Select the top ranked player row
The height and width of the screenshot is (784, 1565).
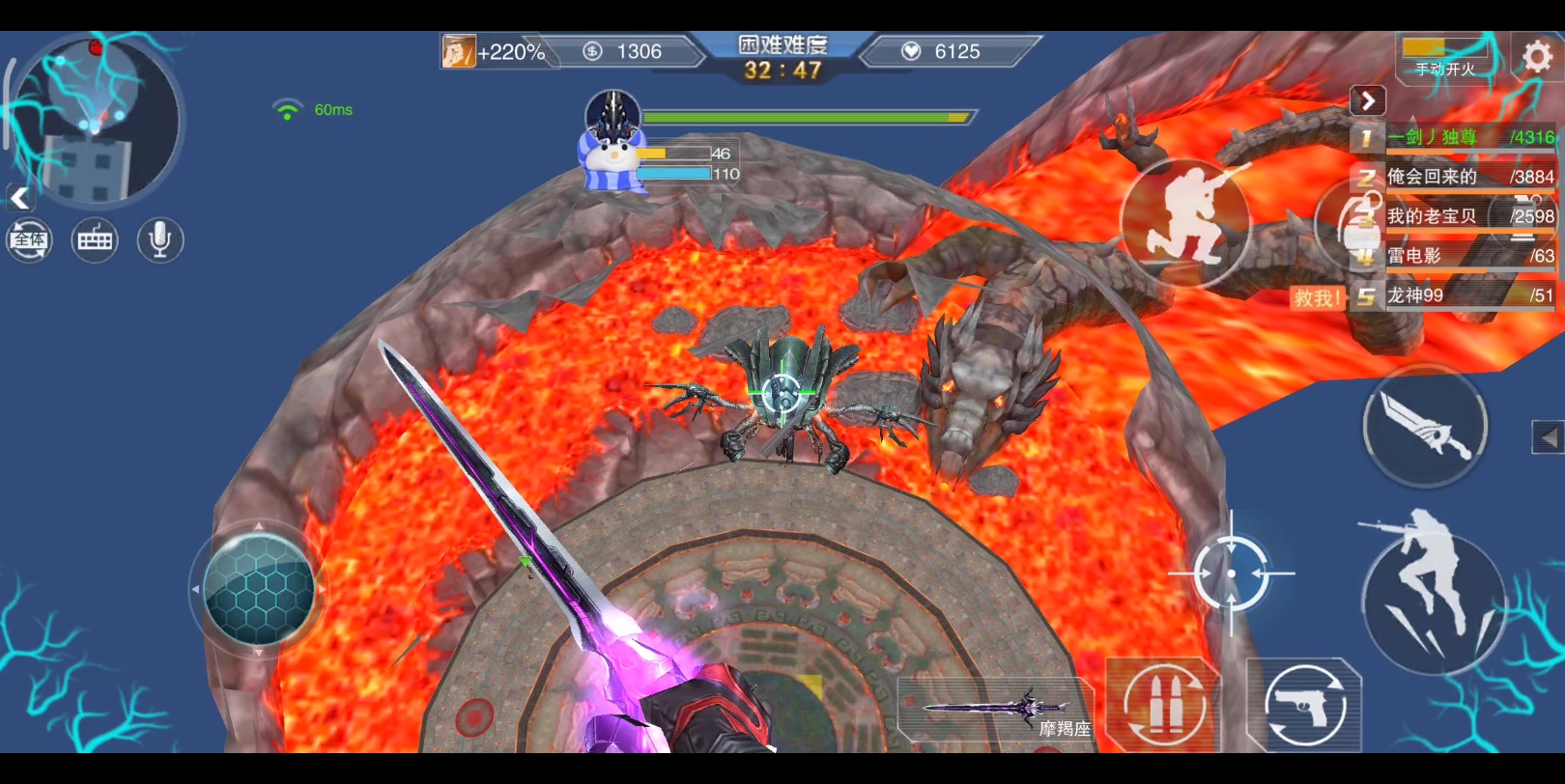point(1454,137)
